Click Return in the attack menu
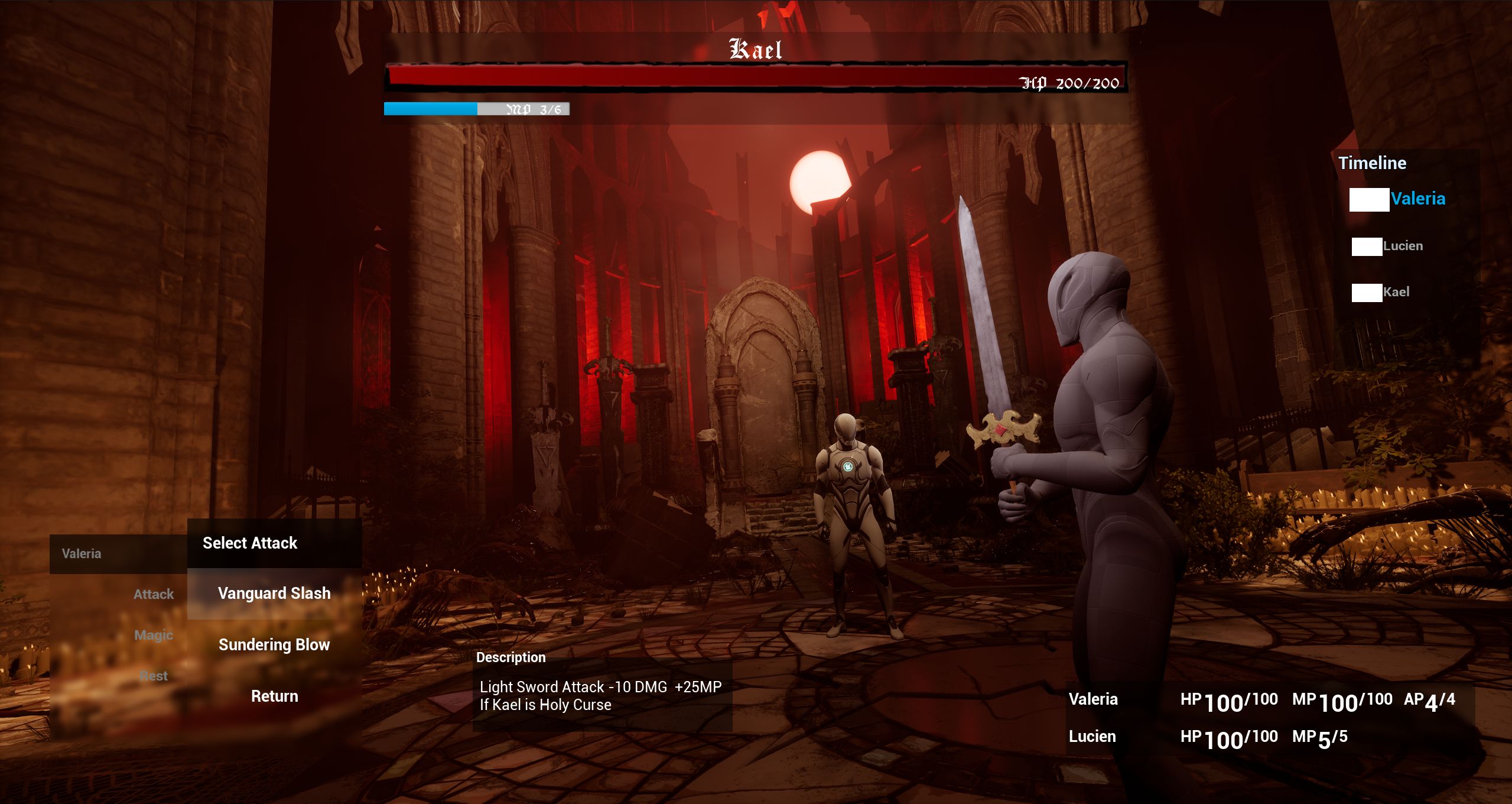Image resolution: width=1512 pixels, height=804 pixels. pos(274,696)
